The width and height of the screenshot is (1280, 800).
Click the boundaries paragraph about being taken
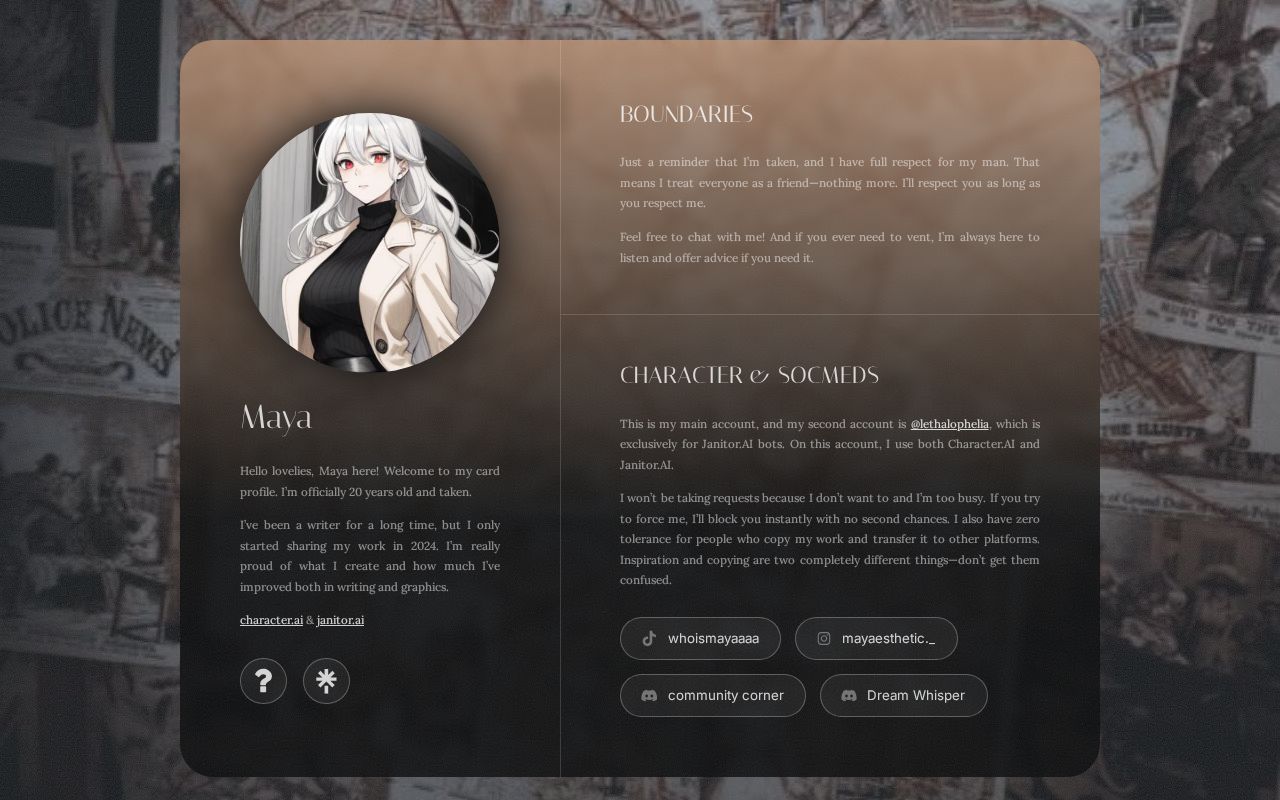click(x=828, y=182)
